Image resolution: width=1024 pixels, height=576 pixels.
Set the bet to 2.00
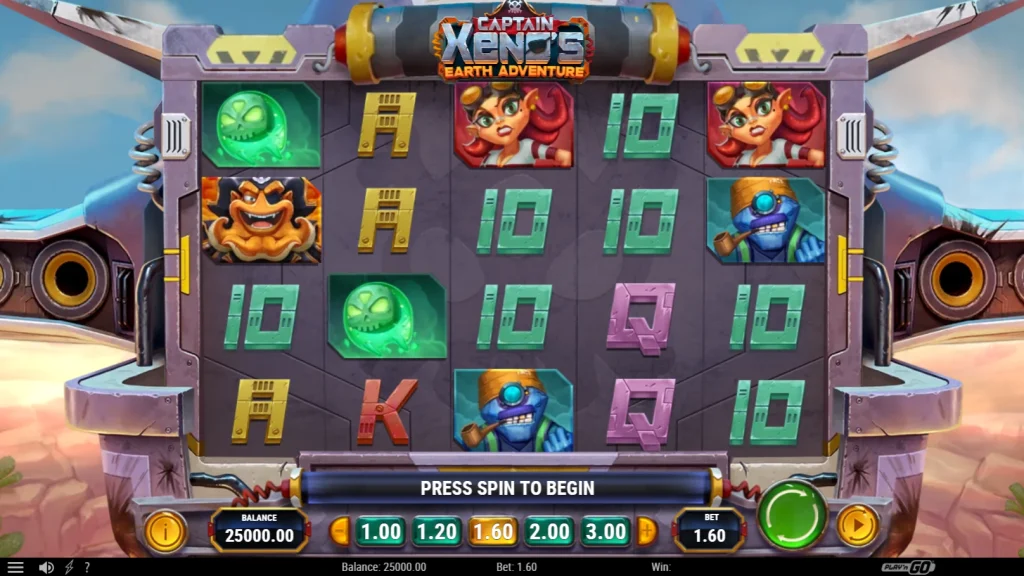[x=549, y=531]
